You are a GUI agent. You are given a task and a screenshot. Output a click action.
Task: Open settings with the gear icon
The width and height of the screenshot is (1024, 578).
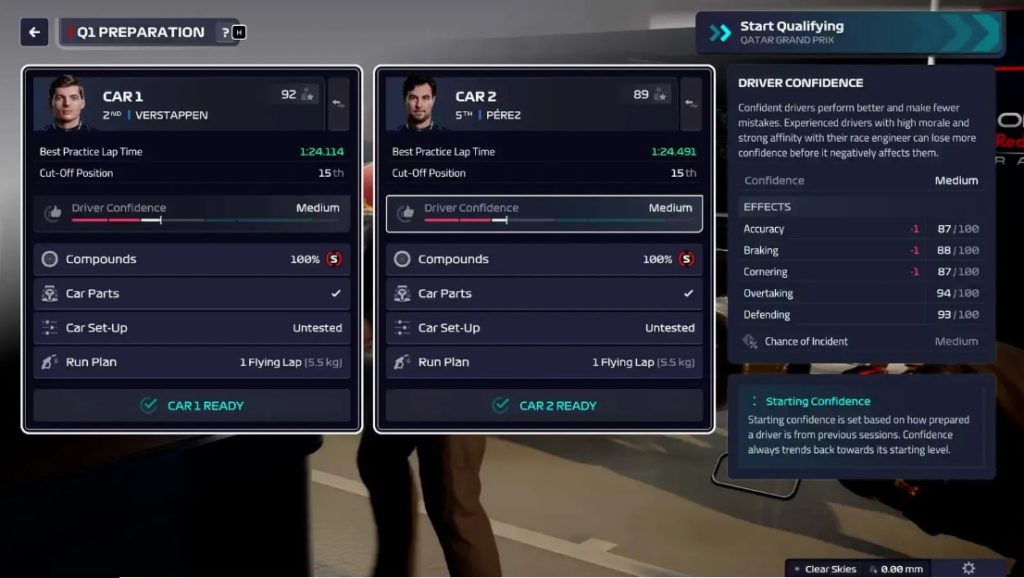point(968,568)
